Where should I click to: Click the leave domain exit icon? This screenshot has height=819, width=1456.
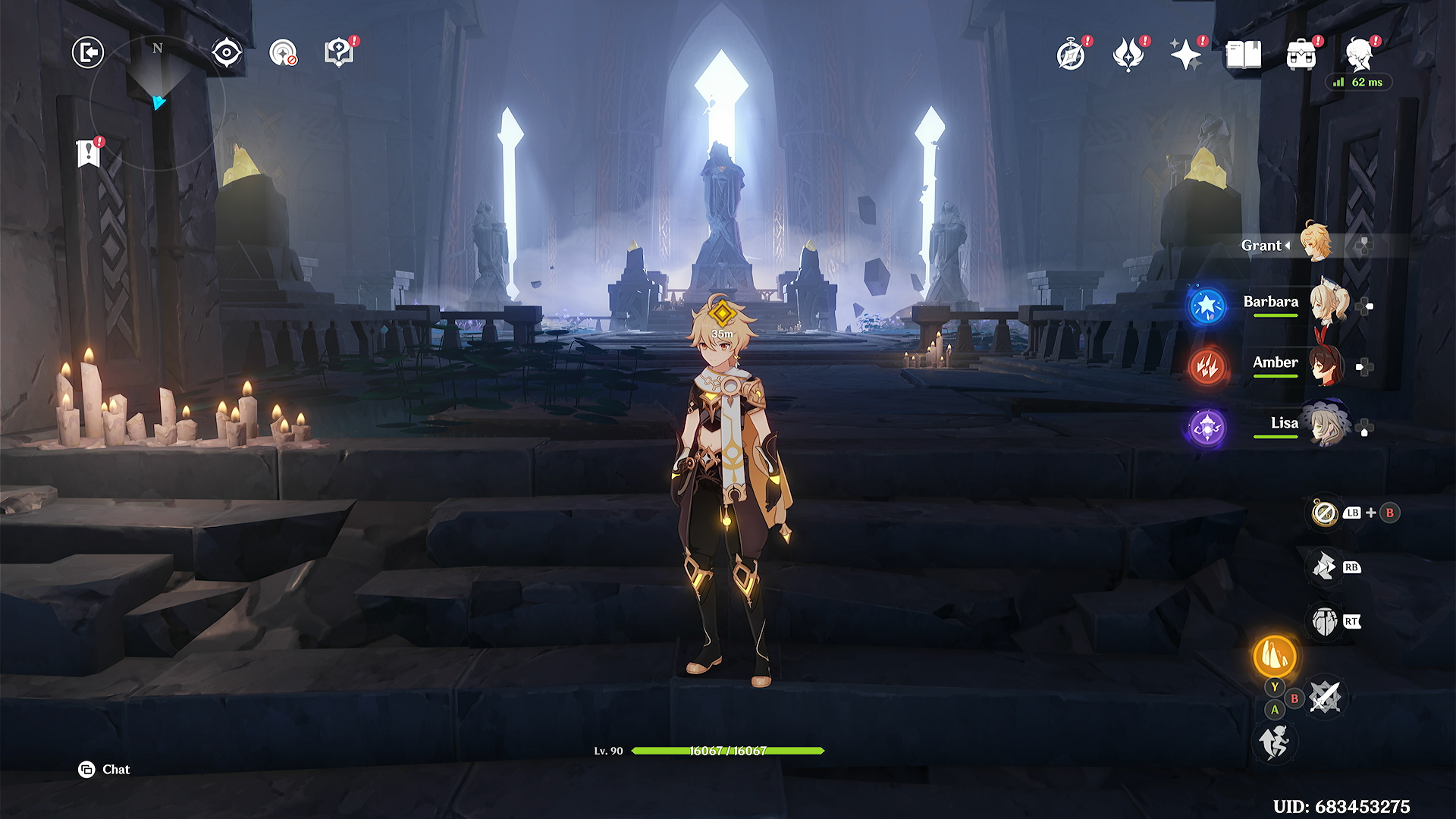pos(88,53)
